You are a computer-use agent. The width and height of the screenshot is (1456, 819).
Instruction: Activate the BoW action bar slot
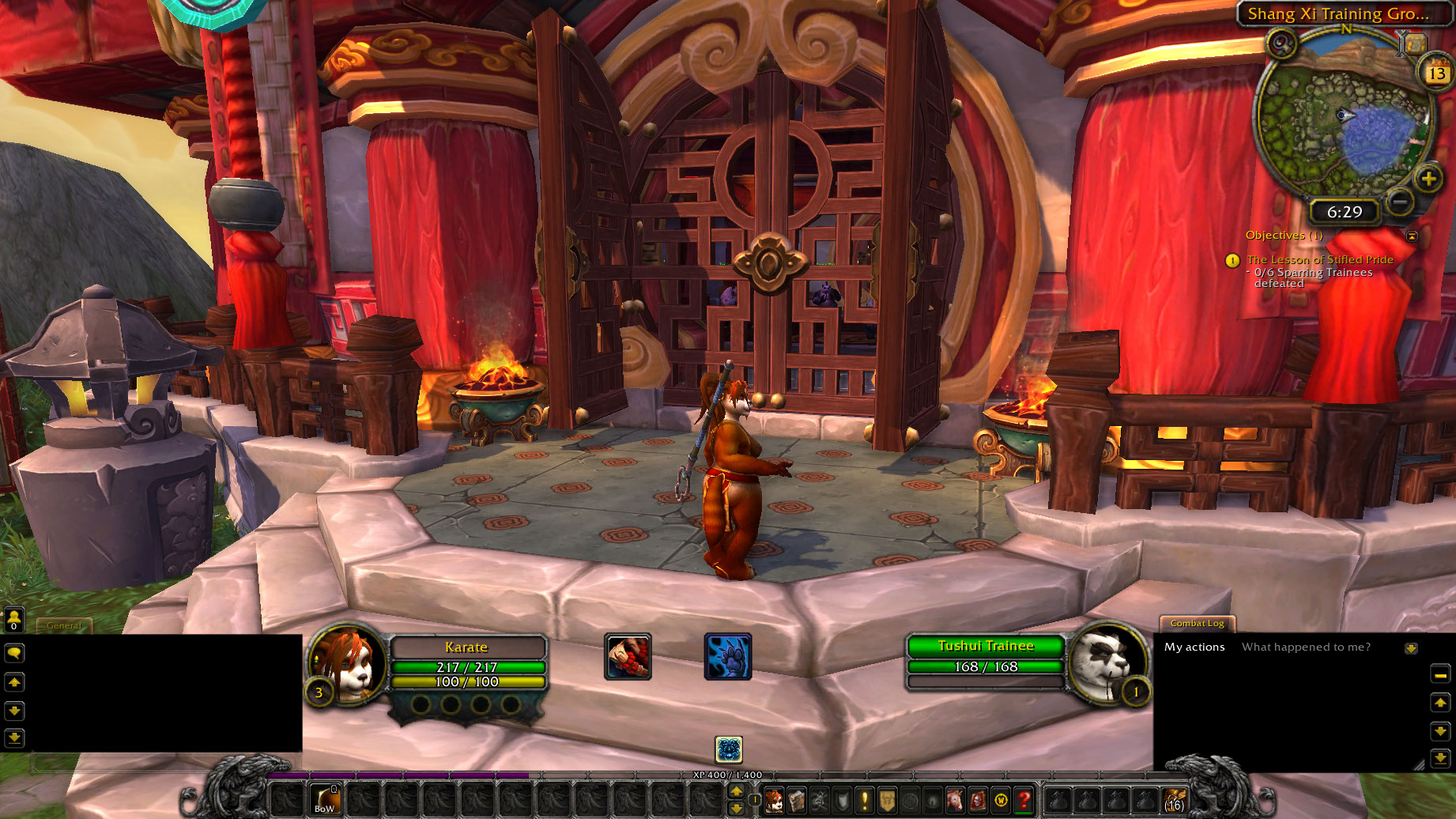(324, 800)
